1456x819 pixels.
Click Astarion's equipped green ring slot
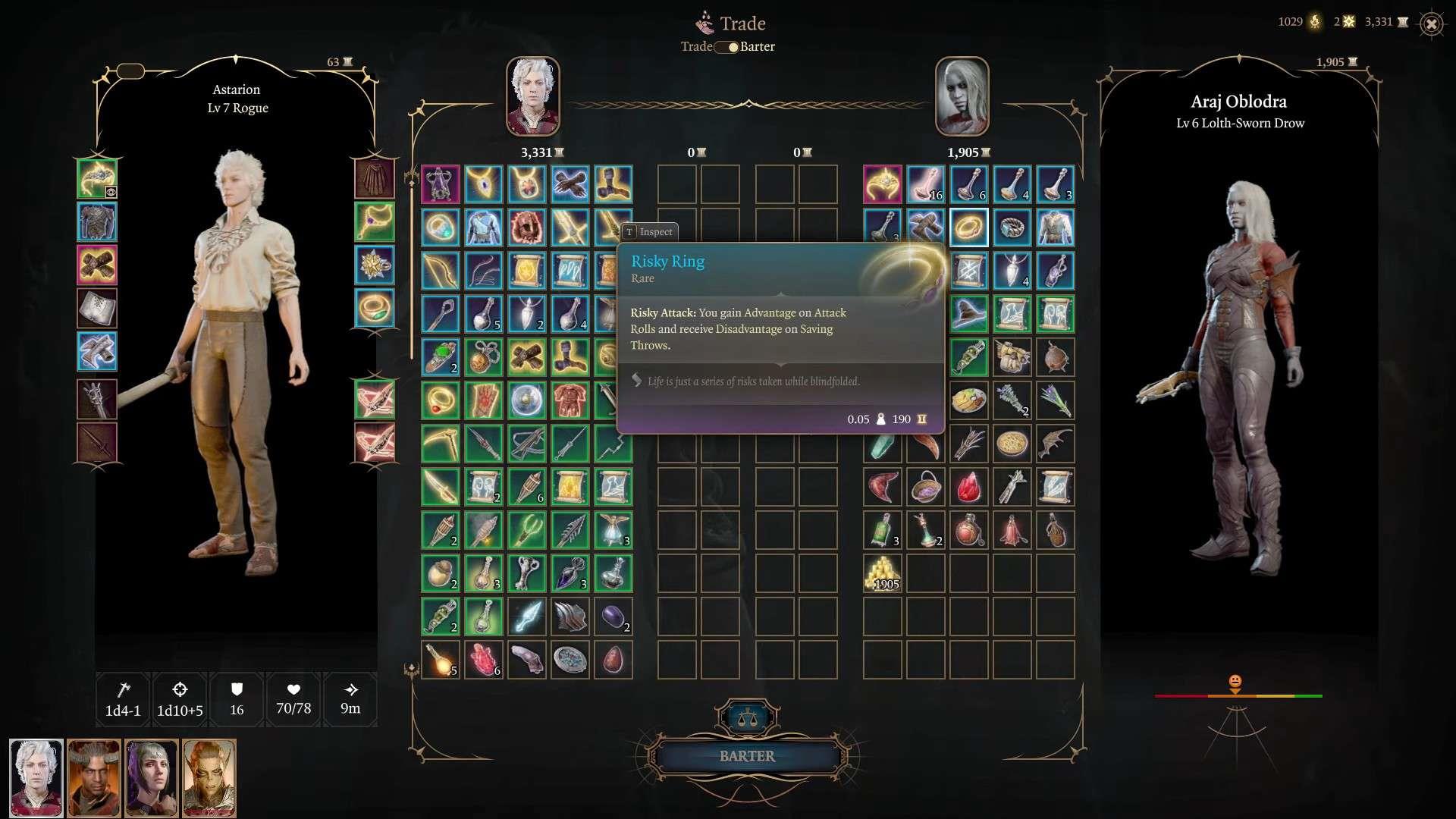coord(375,309)
